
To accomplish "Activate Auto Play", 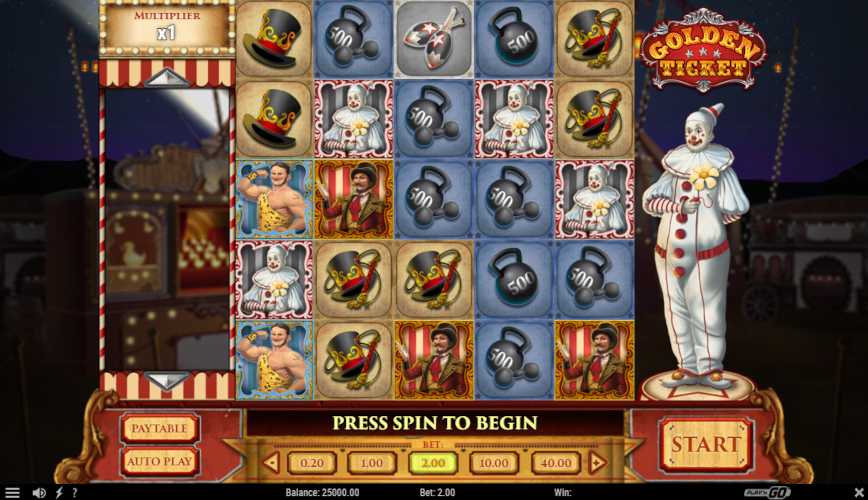I will (x=160, y=461).
